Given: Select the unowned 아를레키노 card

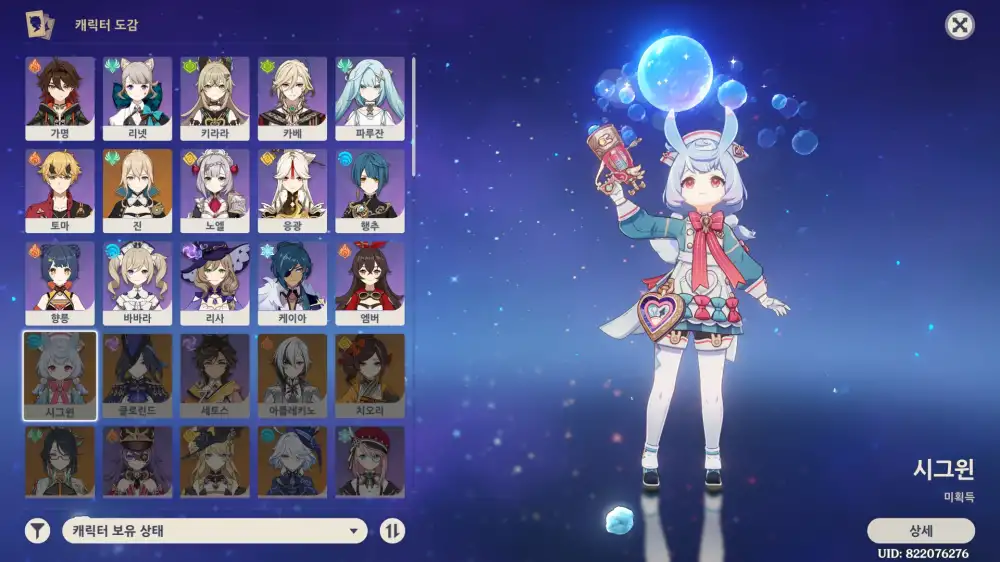Looking at the screenshot, I should point(292,375).
